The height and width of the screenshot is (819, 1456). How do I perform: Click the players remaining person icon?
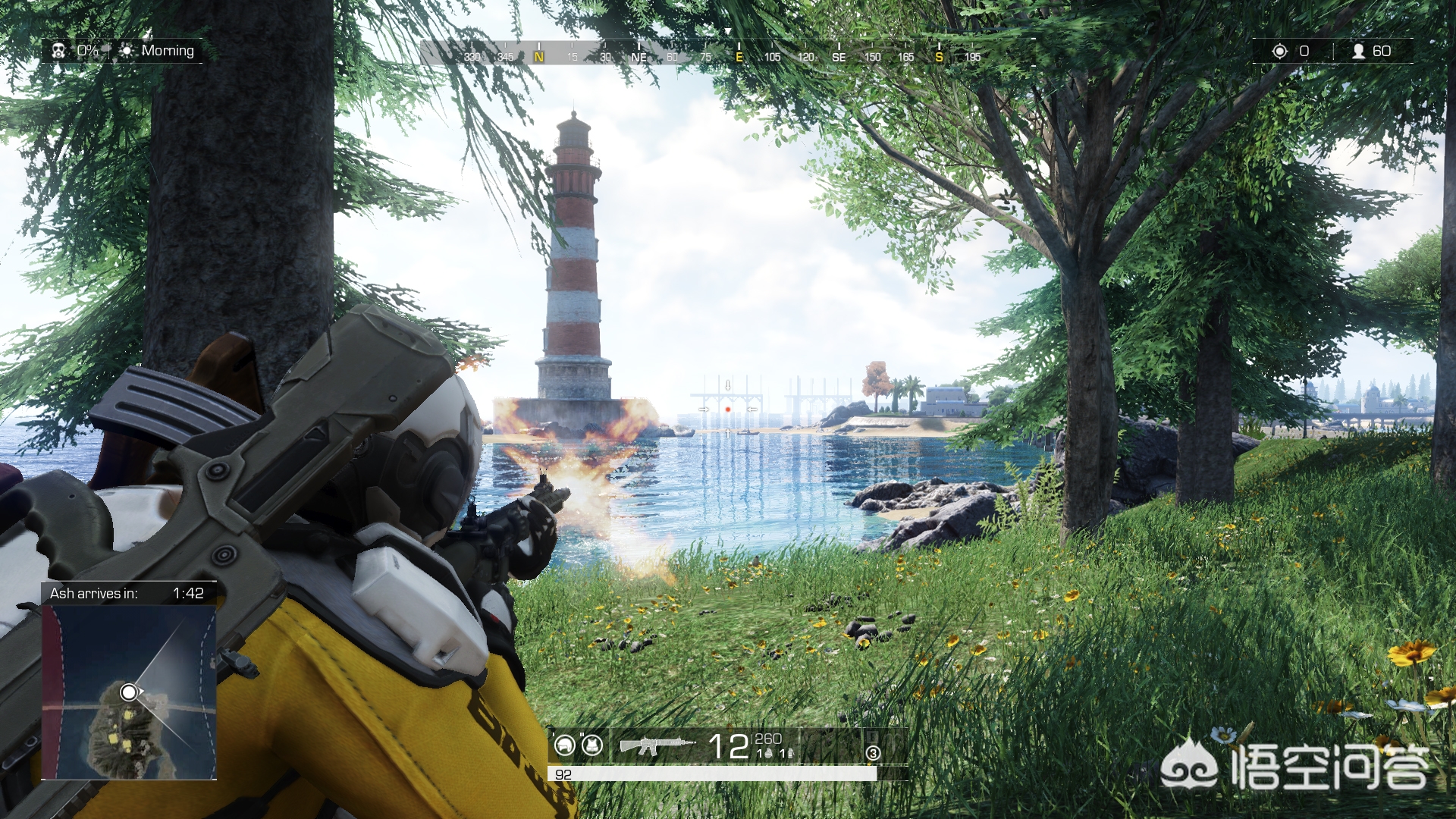point(1359,51)
